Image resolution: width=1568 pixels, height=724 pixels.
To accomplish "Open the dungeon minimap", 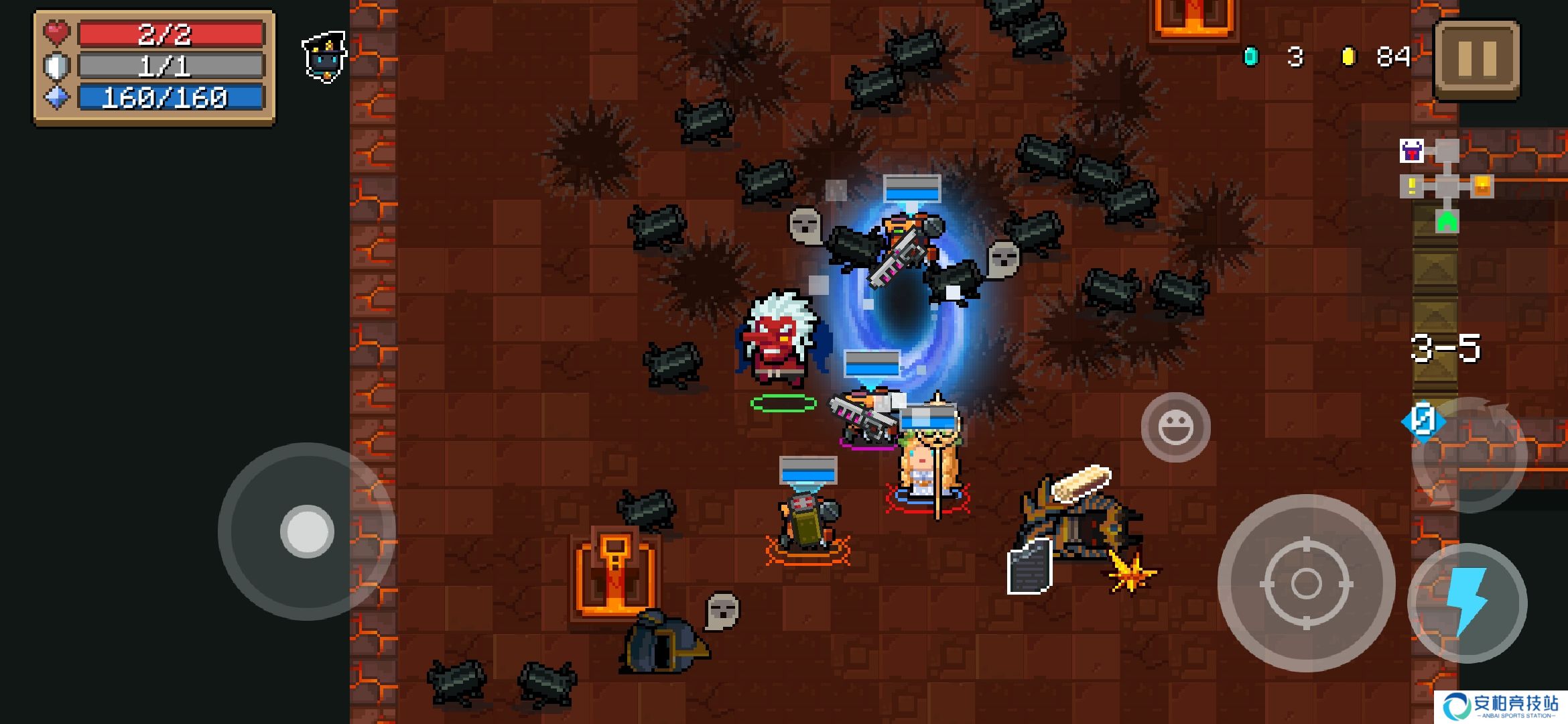I will click(1446, 186).
